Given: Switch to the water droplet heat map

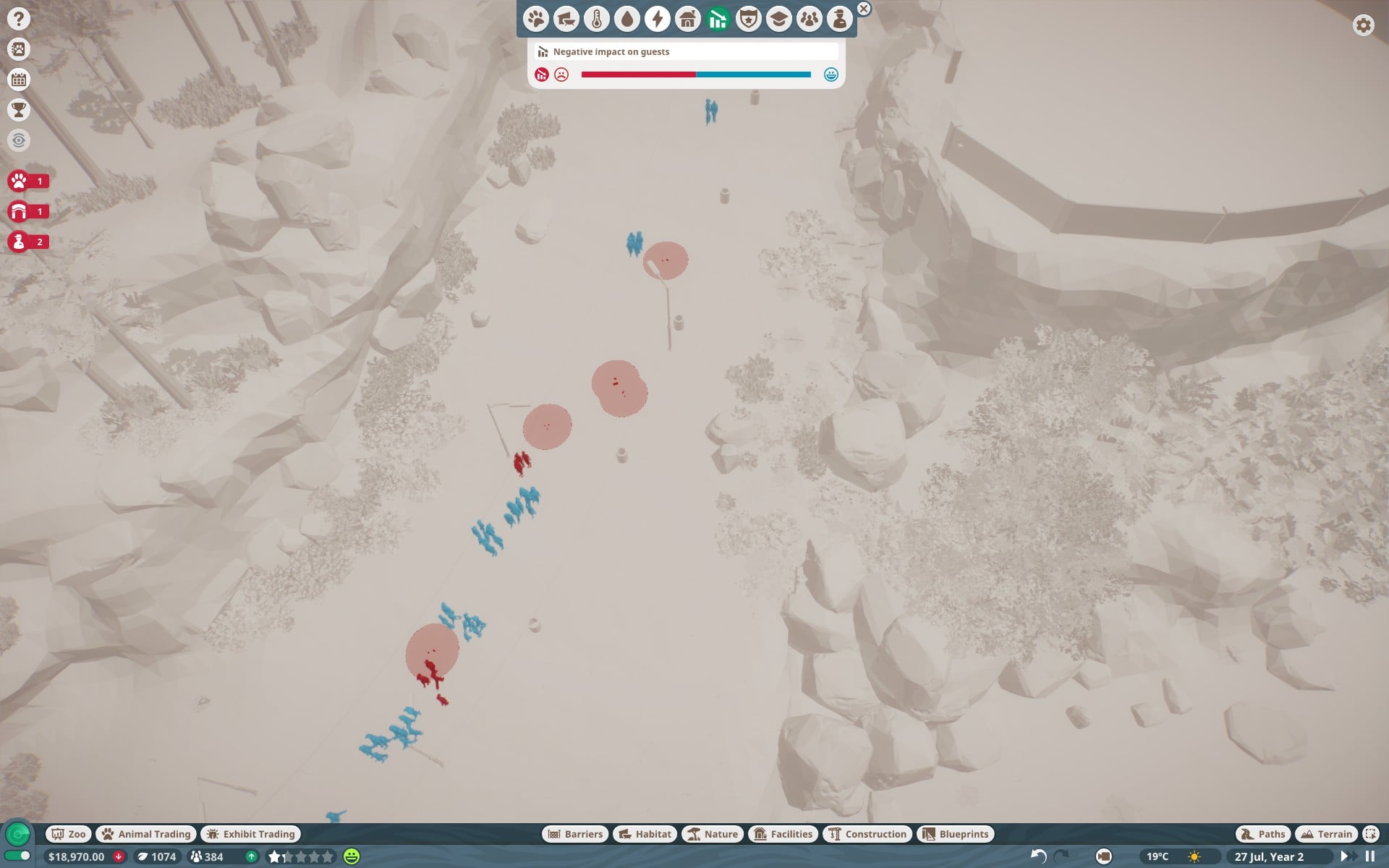Looking at the screenshot, I should click(x=627, y=19).
